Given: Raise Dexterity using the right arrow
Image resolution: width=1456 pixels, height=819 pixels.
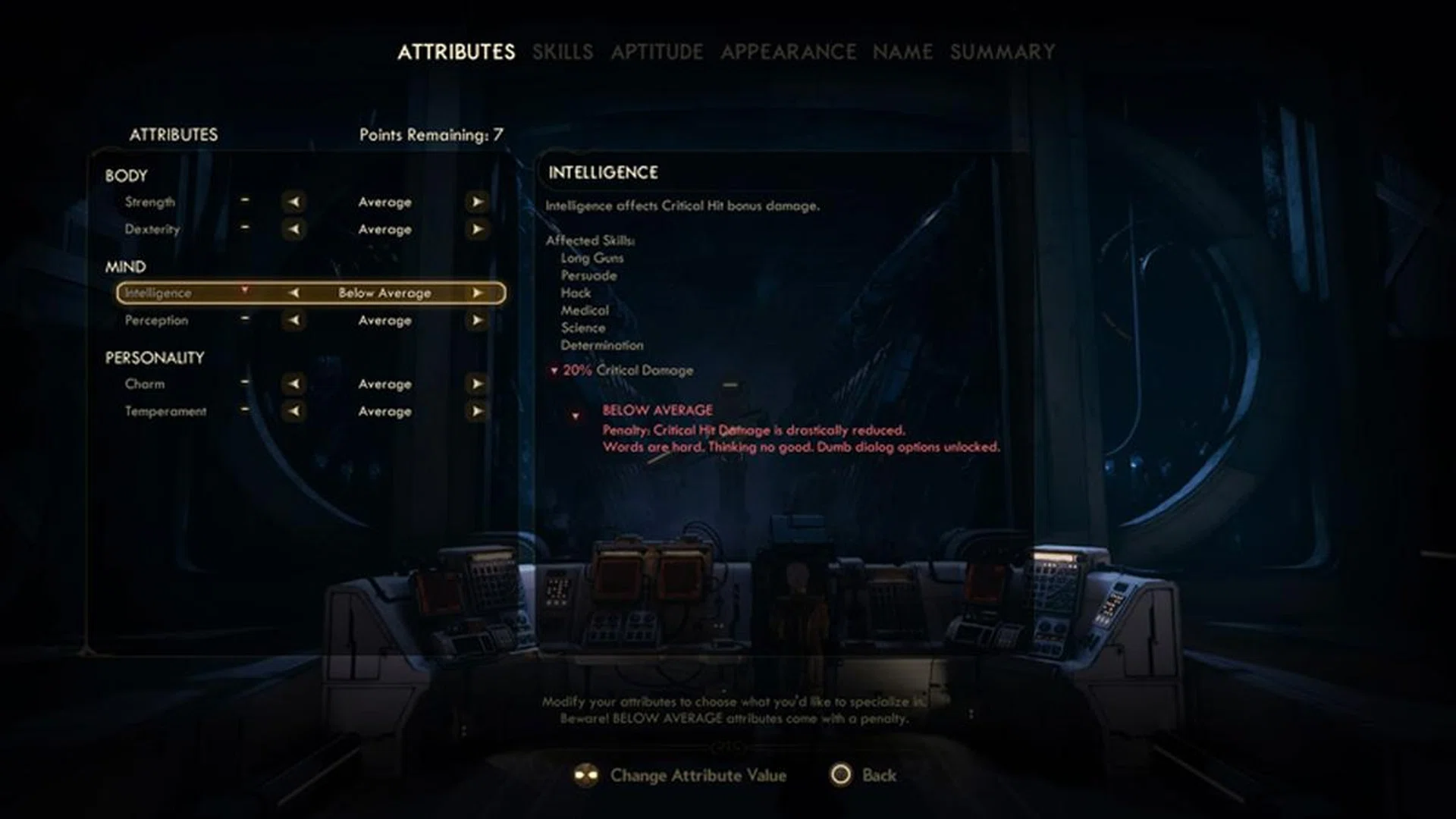Looking at the screenshot, I should [477, 229].
